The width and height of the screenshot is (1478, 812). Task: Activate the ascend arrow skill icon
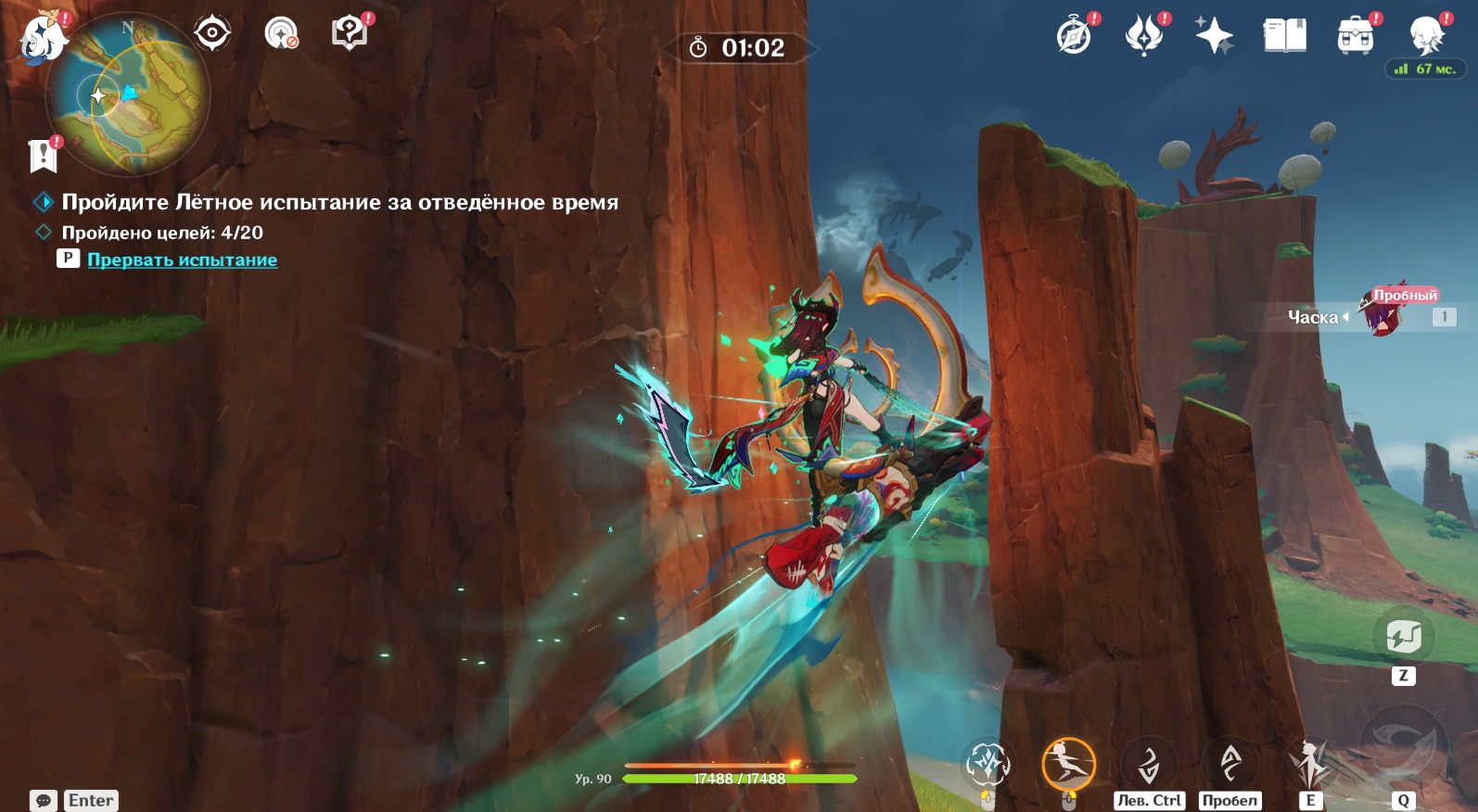(x=1230, y=765)
